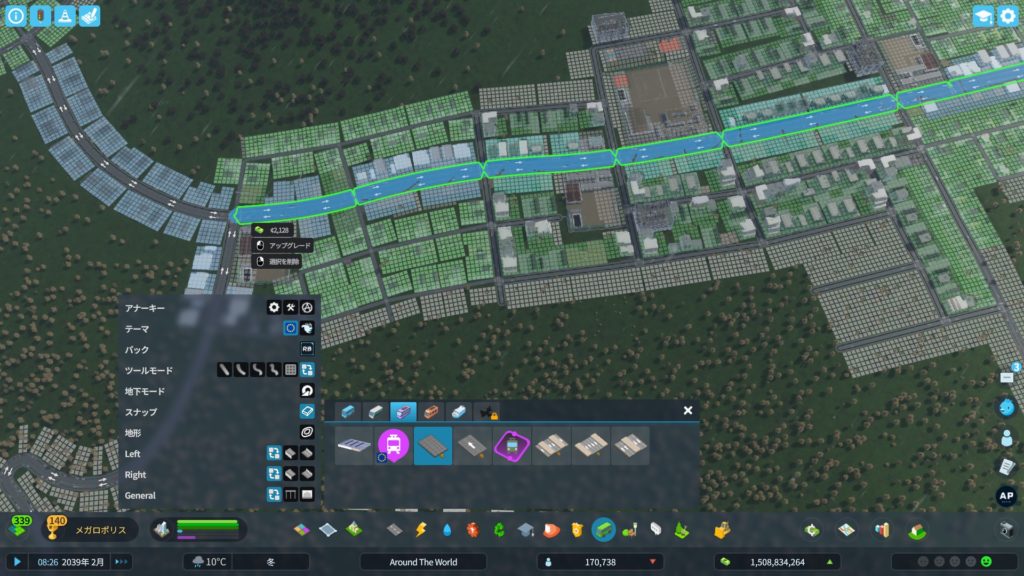The height and width of the screenshot is (576, 1024).
Task: Open the electricity lightning bolt menu
Action: (421, 529)
